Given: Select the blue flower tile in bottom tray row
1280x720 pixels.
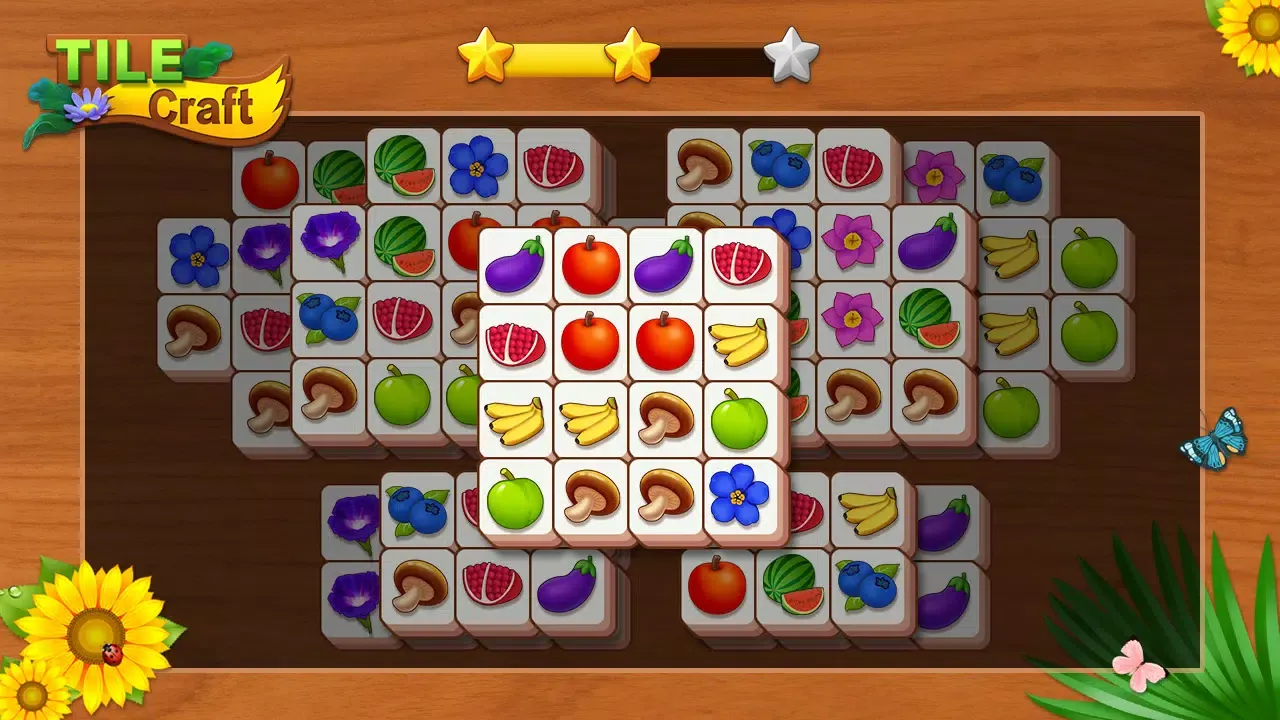Looking at the screenshot, I should pyautogui.click(x=740, y=495).
